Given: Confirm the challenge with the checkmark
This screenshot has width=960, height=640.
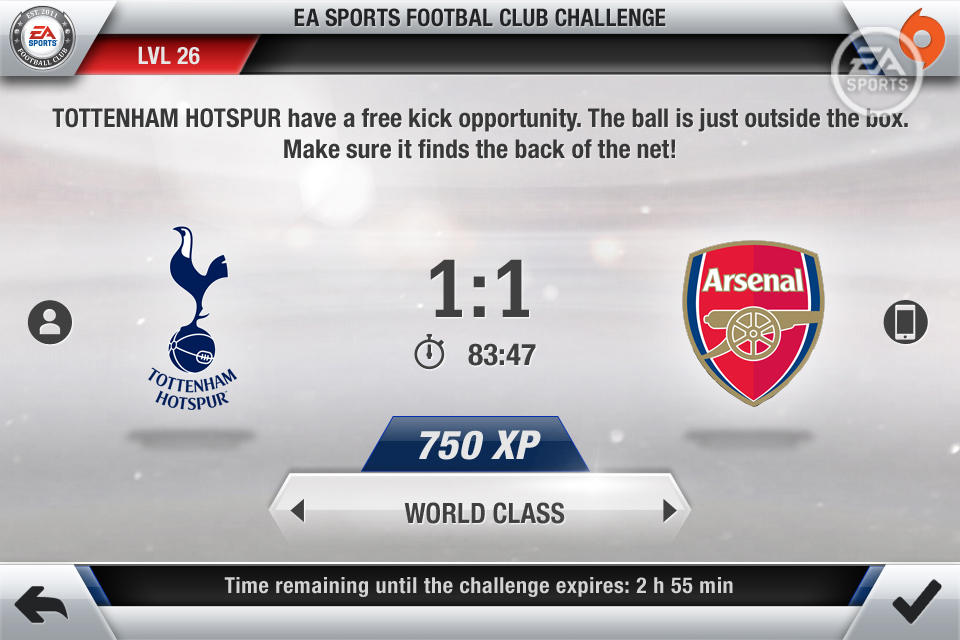Looking at the screenshot, I should point(916,602).
